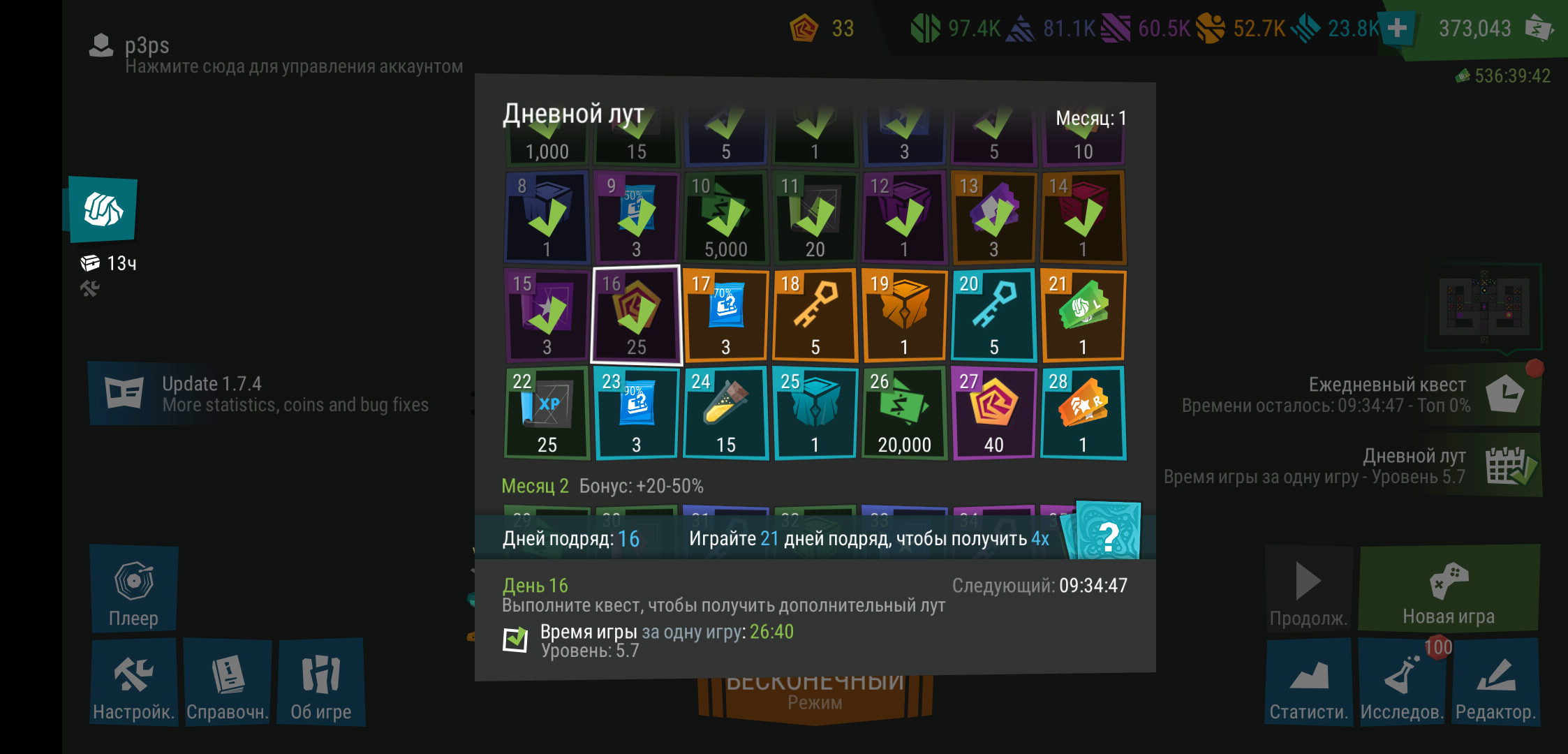Screen dimensions: 1568x754
Task: Select the day 26 reward of 20,000 coins
Action: (x=904, y=413)
